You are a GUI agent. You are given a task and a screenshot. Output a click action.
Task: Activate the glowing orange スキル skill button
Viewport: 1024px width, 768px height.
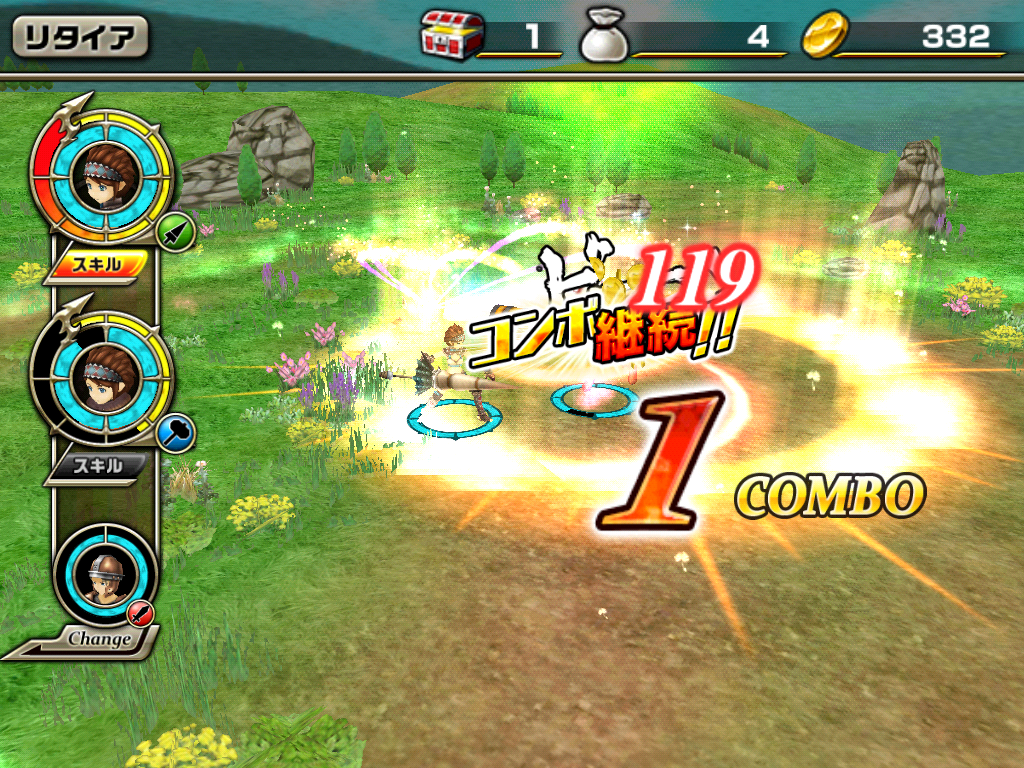pos(98,264)
